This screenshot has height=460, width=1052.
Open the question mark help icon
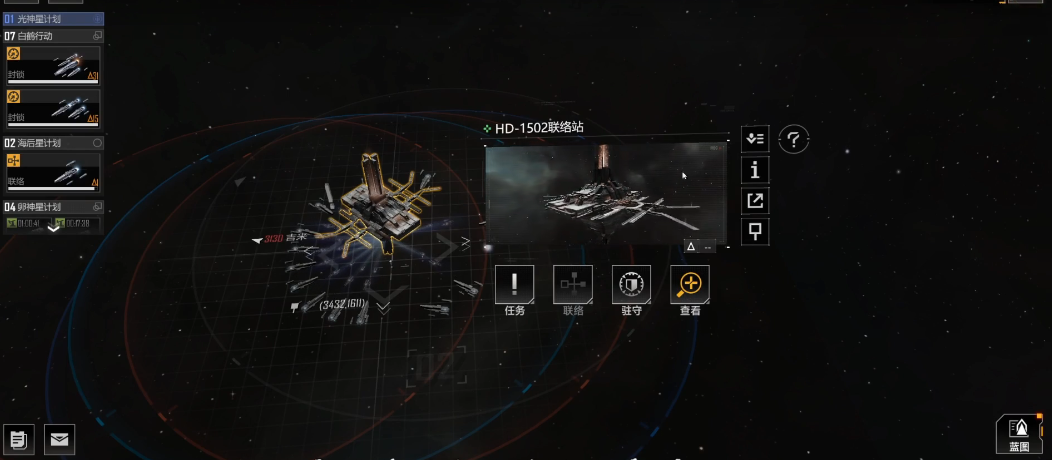[793, 140]
